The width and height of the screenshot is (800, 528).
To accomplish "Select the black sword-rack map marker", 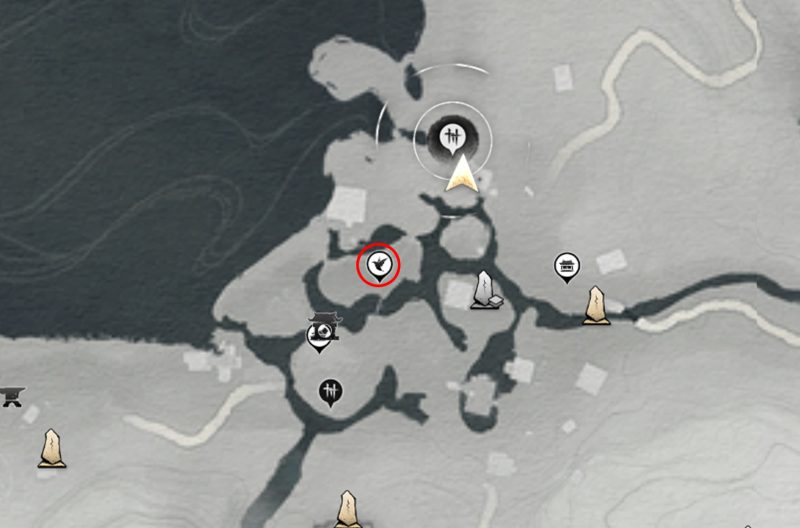I will [331, 391].
